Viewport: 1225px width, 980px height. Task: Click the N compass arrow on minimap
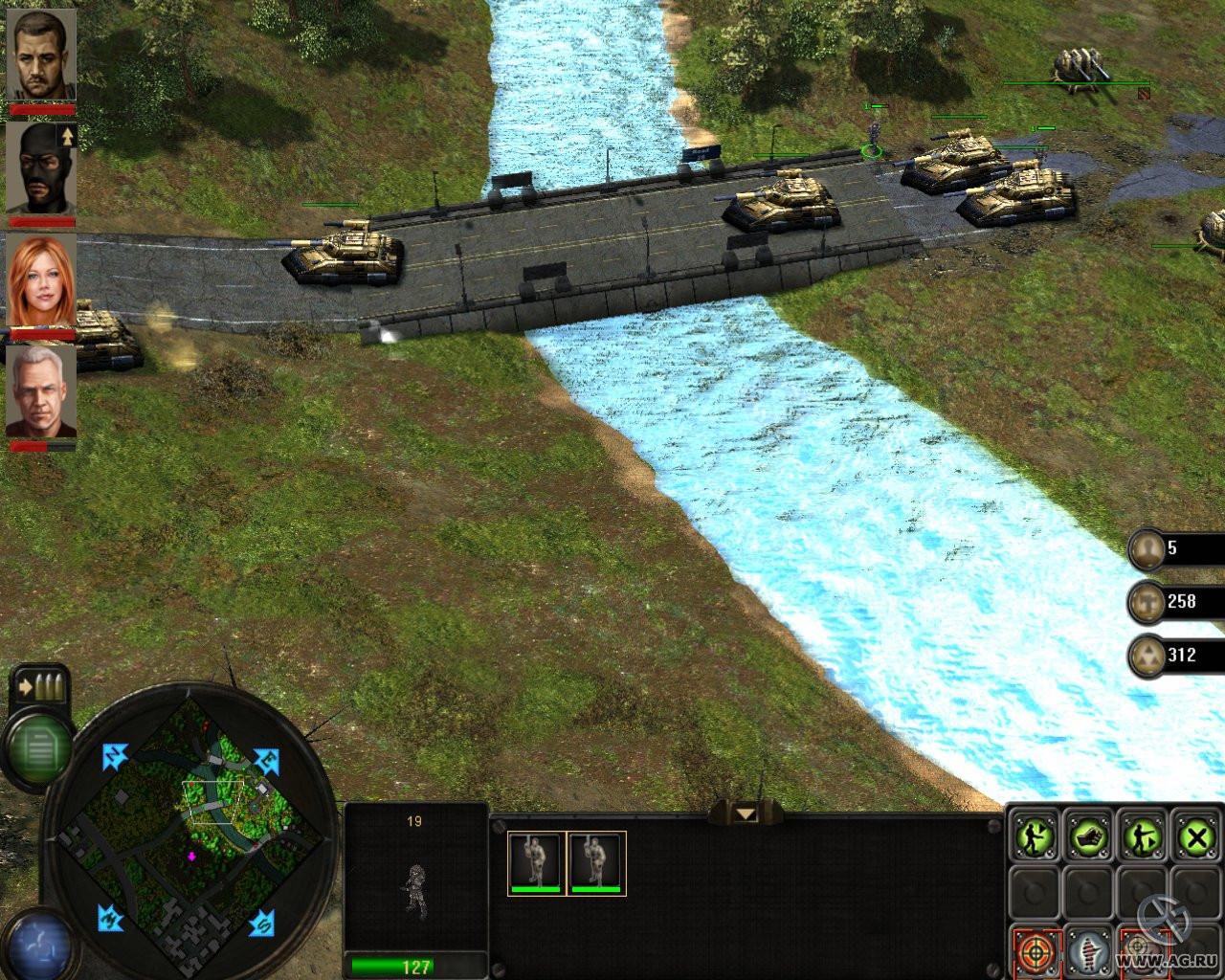[116, 757]
